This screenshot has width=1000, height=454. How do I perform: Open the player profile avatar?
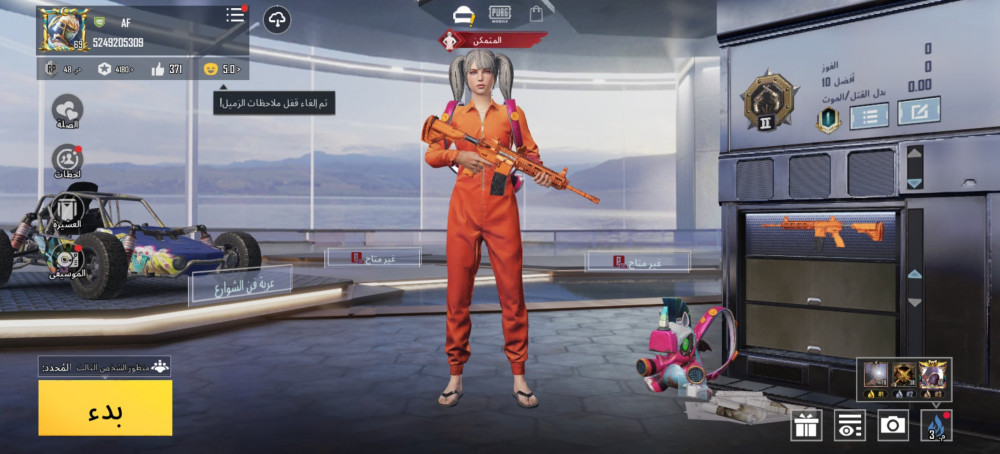click(x=62, y=30)
